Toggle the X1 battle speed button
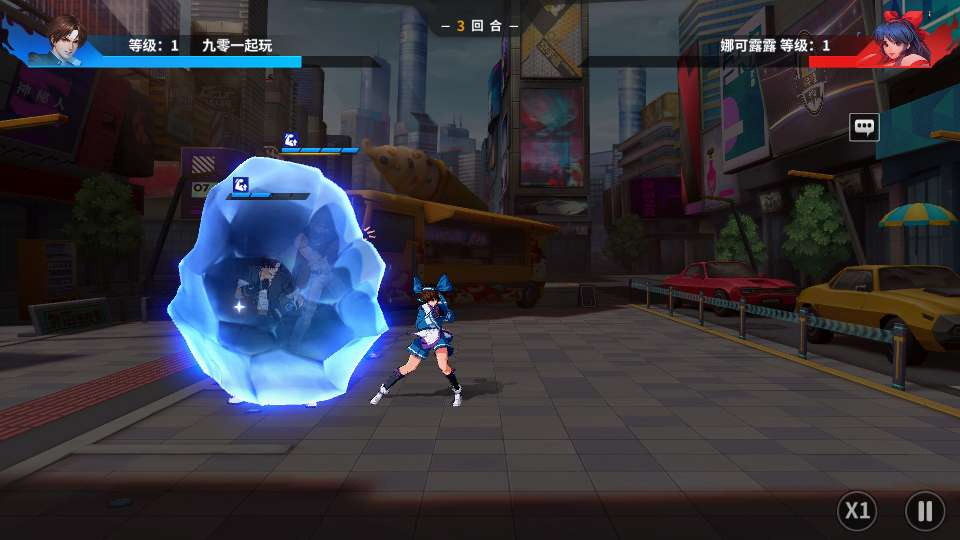Viewport: 960px width, 540px height. 857,511
